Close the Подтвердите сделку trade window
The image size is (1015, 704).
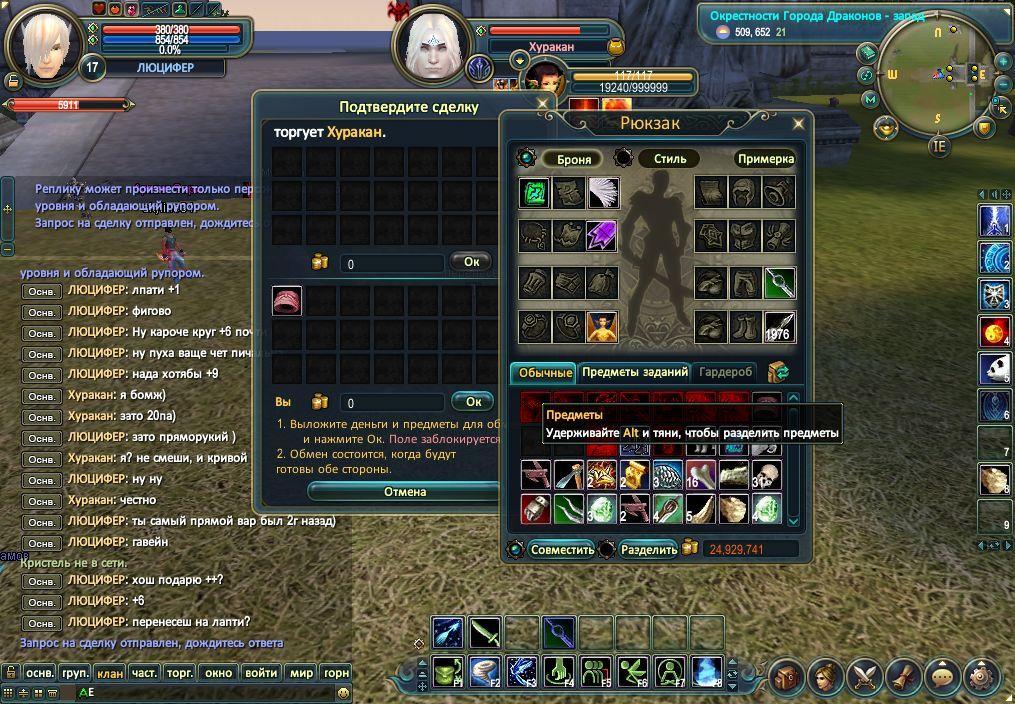point(543,103)
